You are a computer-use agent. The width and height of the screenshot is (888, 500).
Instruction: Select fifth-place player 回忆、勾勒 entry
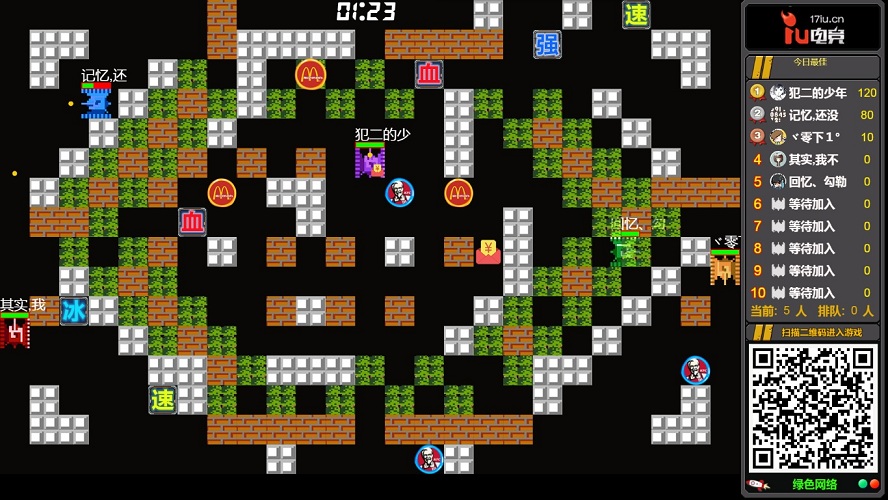[x=813, y=182]
